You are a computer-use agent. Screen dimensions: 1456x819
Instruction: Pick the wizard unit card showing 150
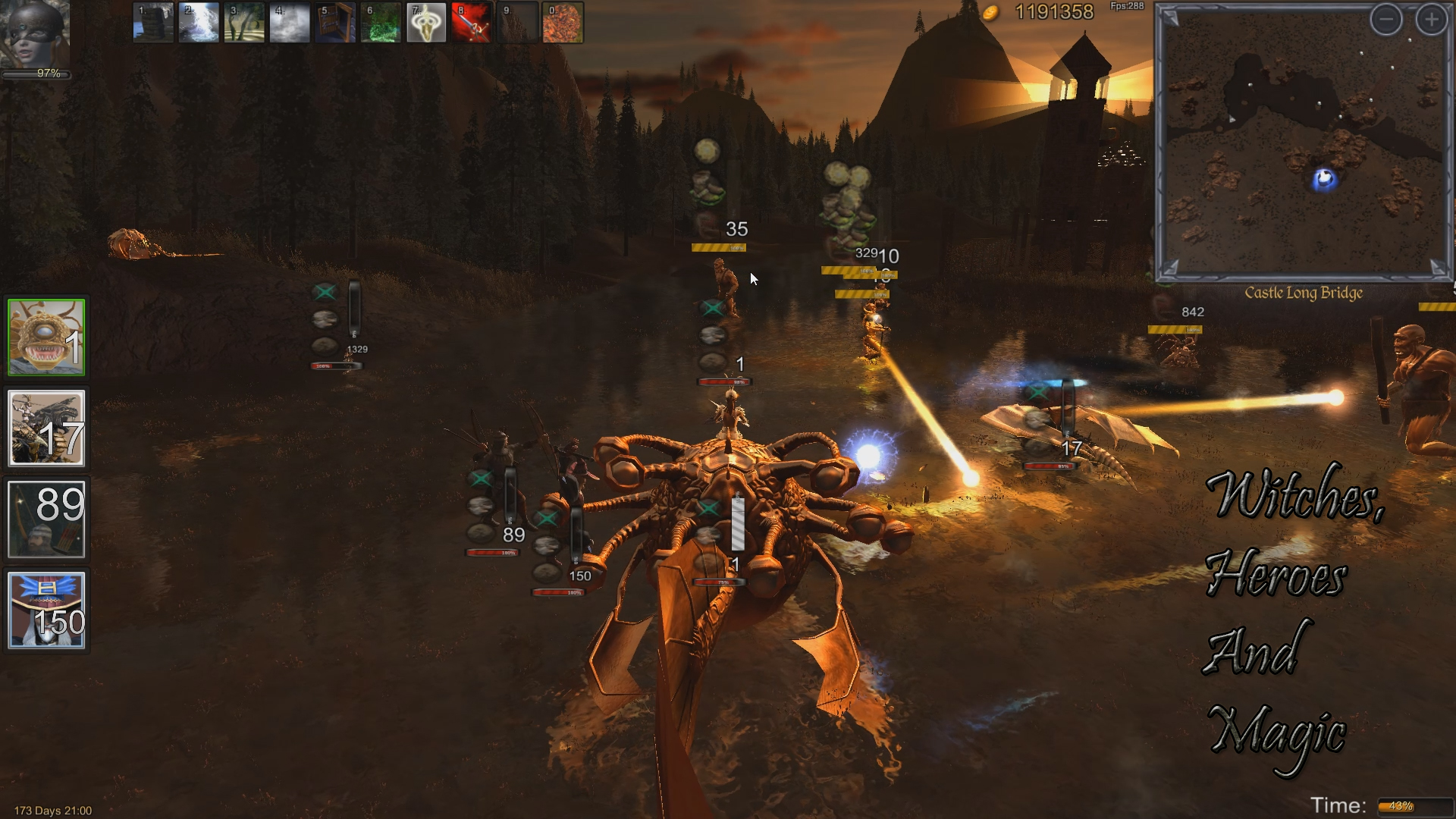click(x=46, y=610)
